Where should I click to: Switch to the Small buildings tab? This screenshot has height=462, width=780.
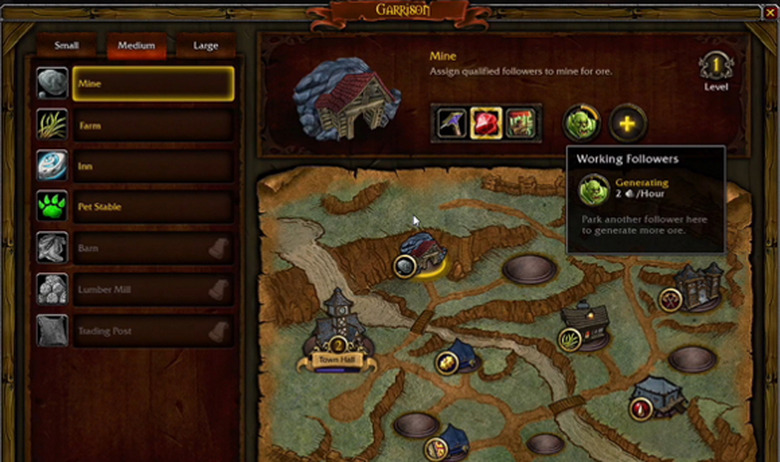click(67, 46)
